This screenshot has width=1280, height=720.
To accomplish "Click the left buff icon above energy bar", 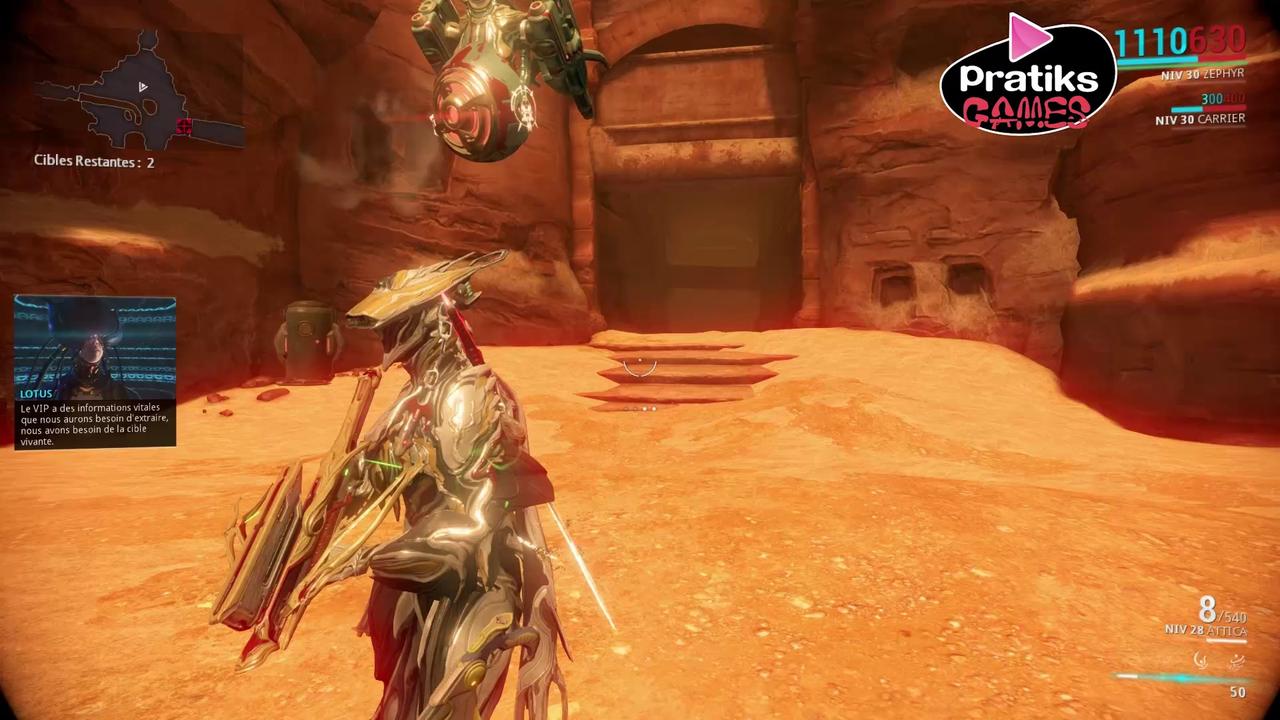I will pyautogui.click(x=1199, y=661).
